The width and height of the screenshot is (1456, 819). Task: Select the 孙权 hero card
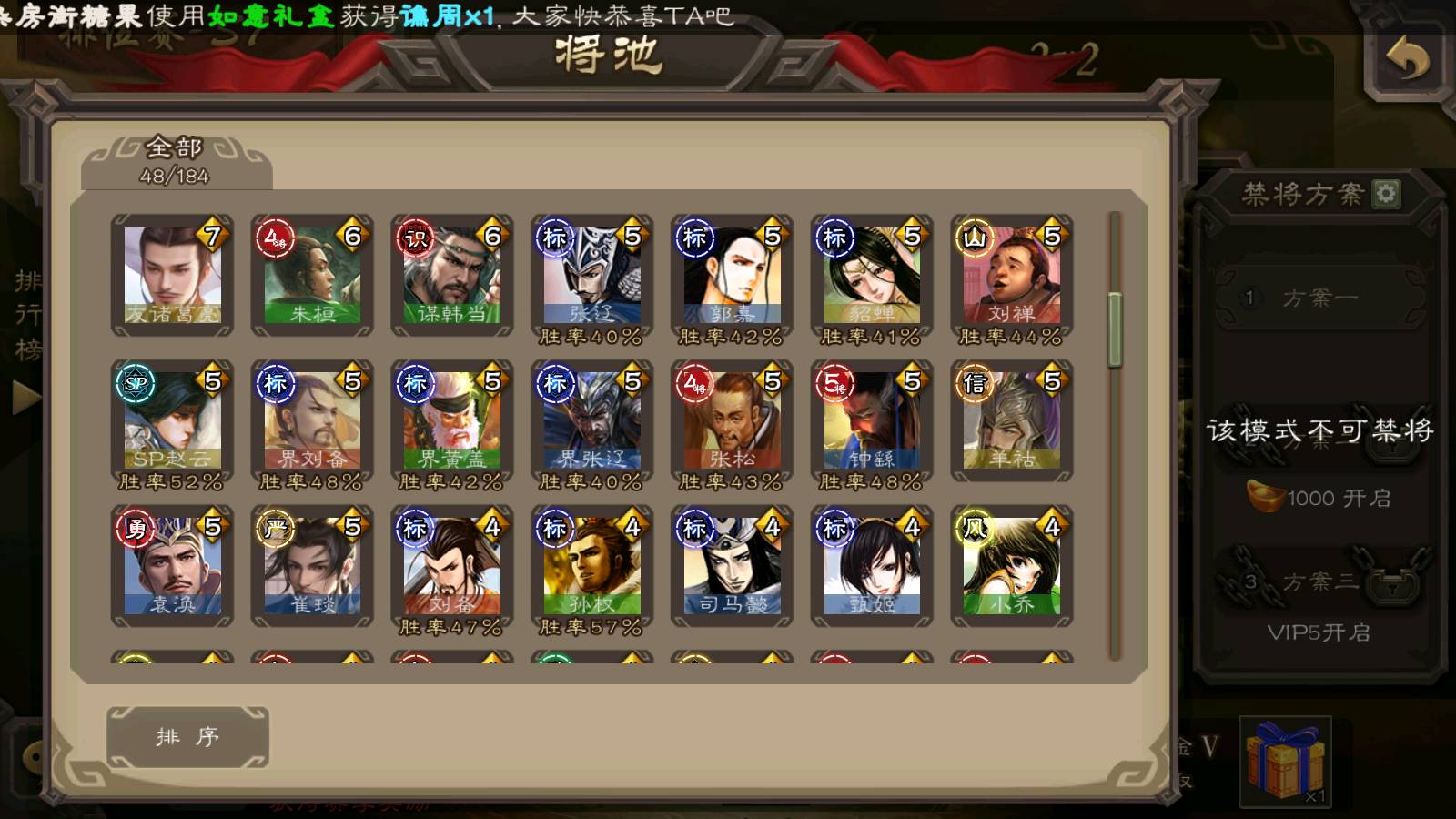pos(591,566)
